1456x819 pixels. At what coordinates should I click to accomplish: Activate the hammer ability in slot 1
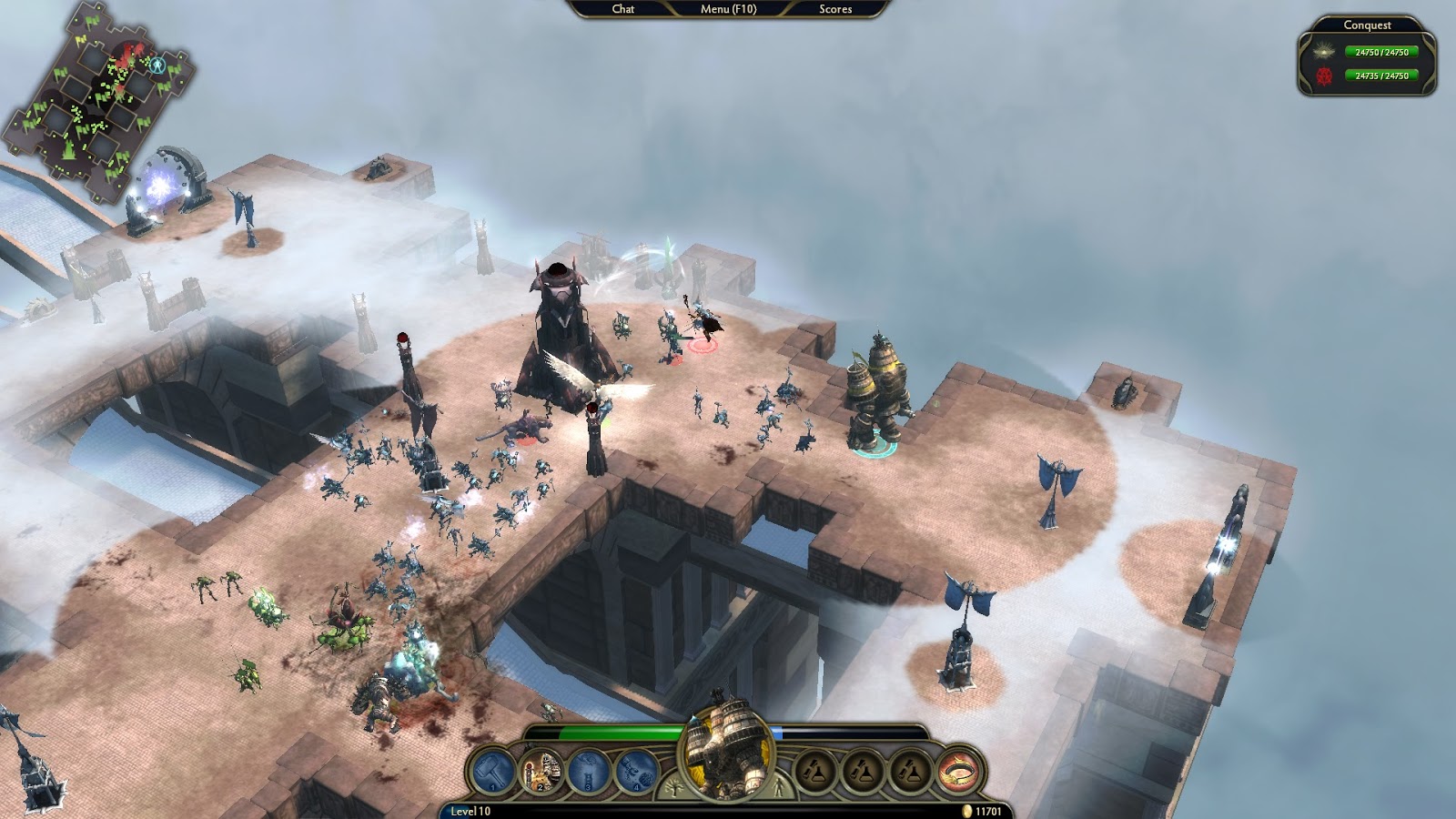pyautogui.click(x=491, y=768)
